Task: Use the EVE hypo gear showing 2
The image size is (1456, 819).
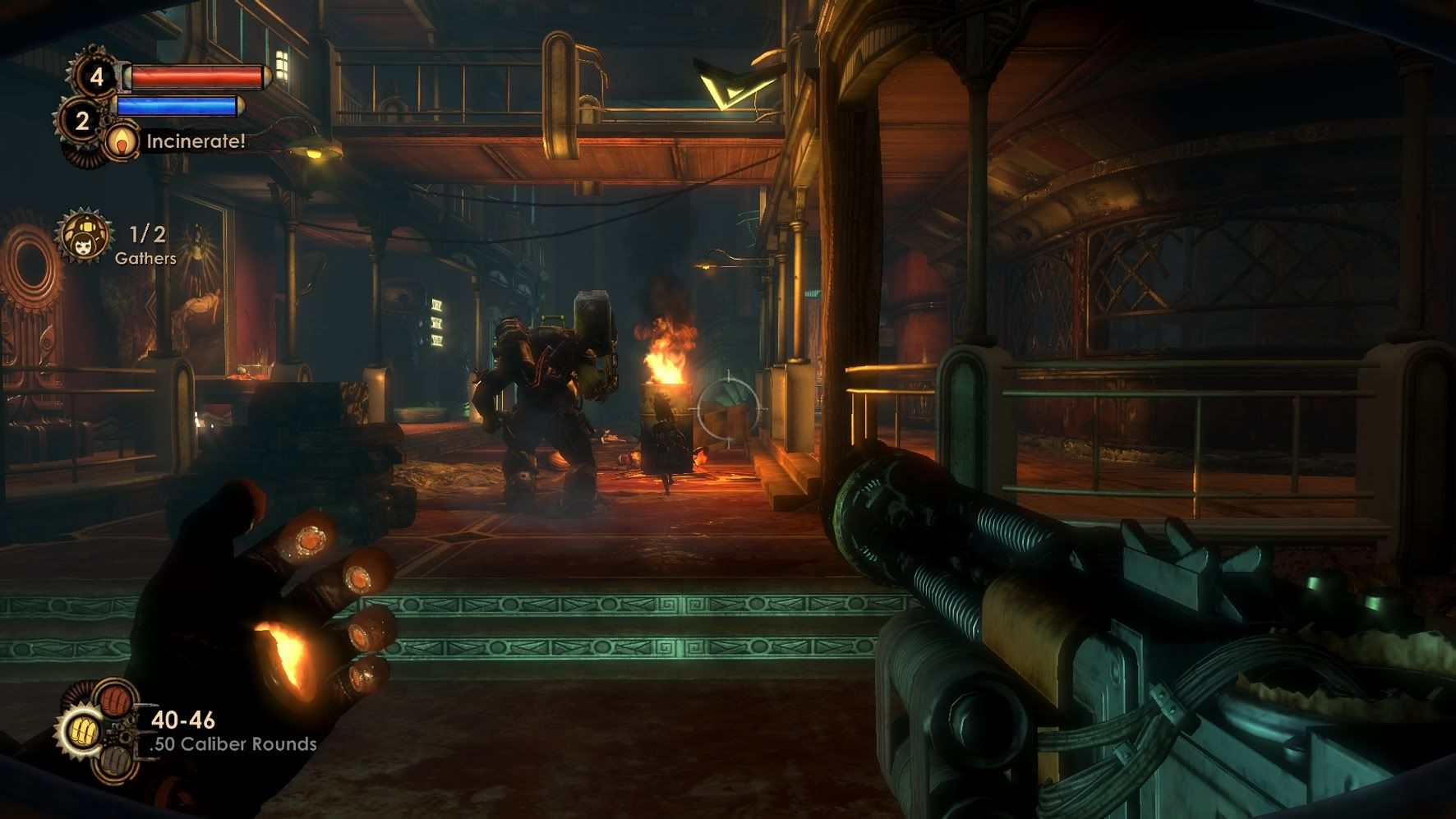Action: [x=81, y=122]
